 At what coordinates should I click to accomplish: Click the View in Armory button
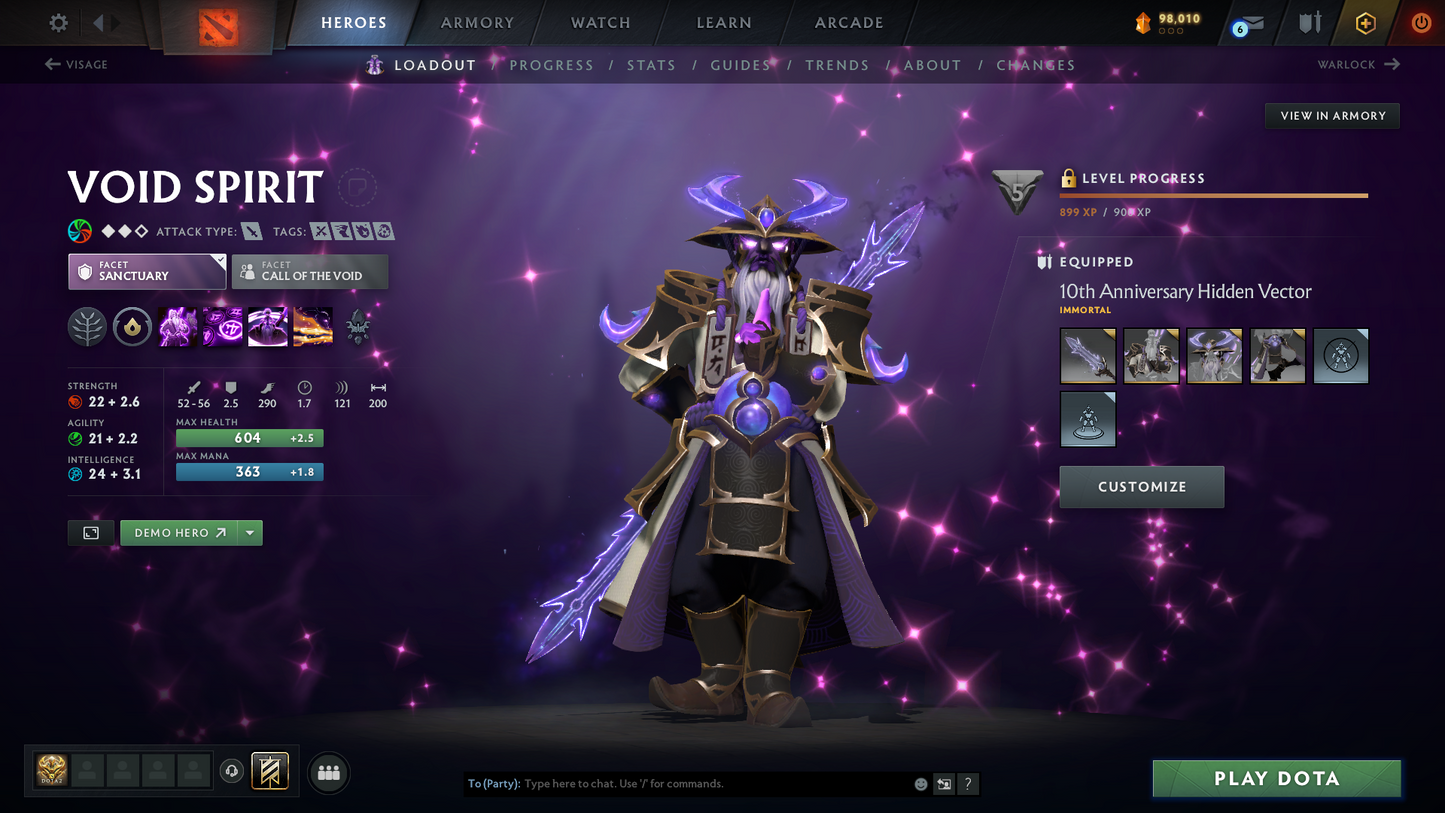pos(1331,115)
